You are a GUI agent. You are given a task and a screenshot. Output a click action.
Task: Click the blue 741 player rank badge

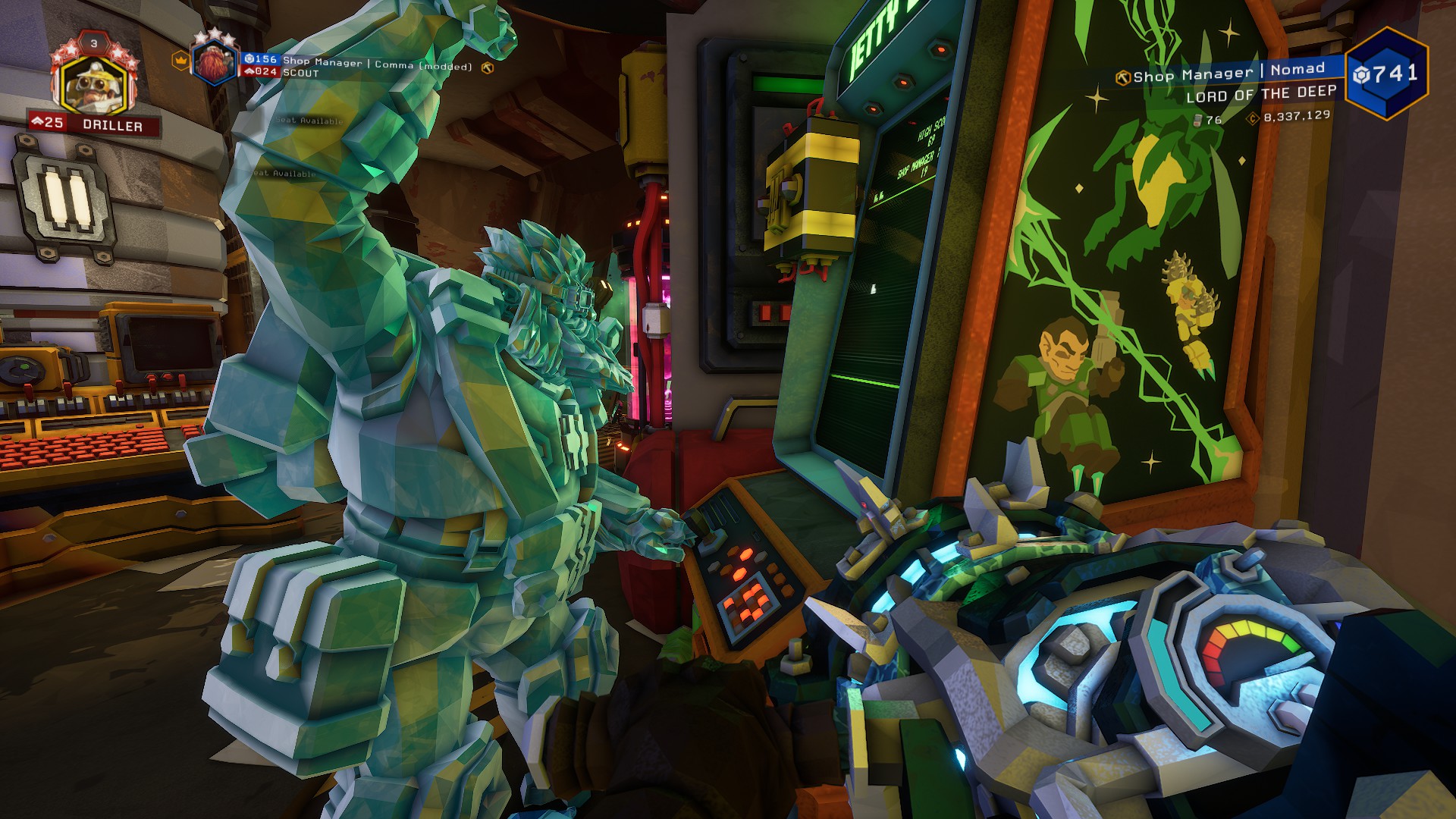tap(1386, 74)
